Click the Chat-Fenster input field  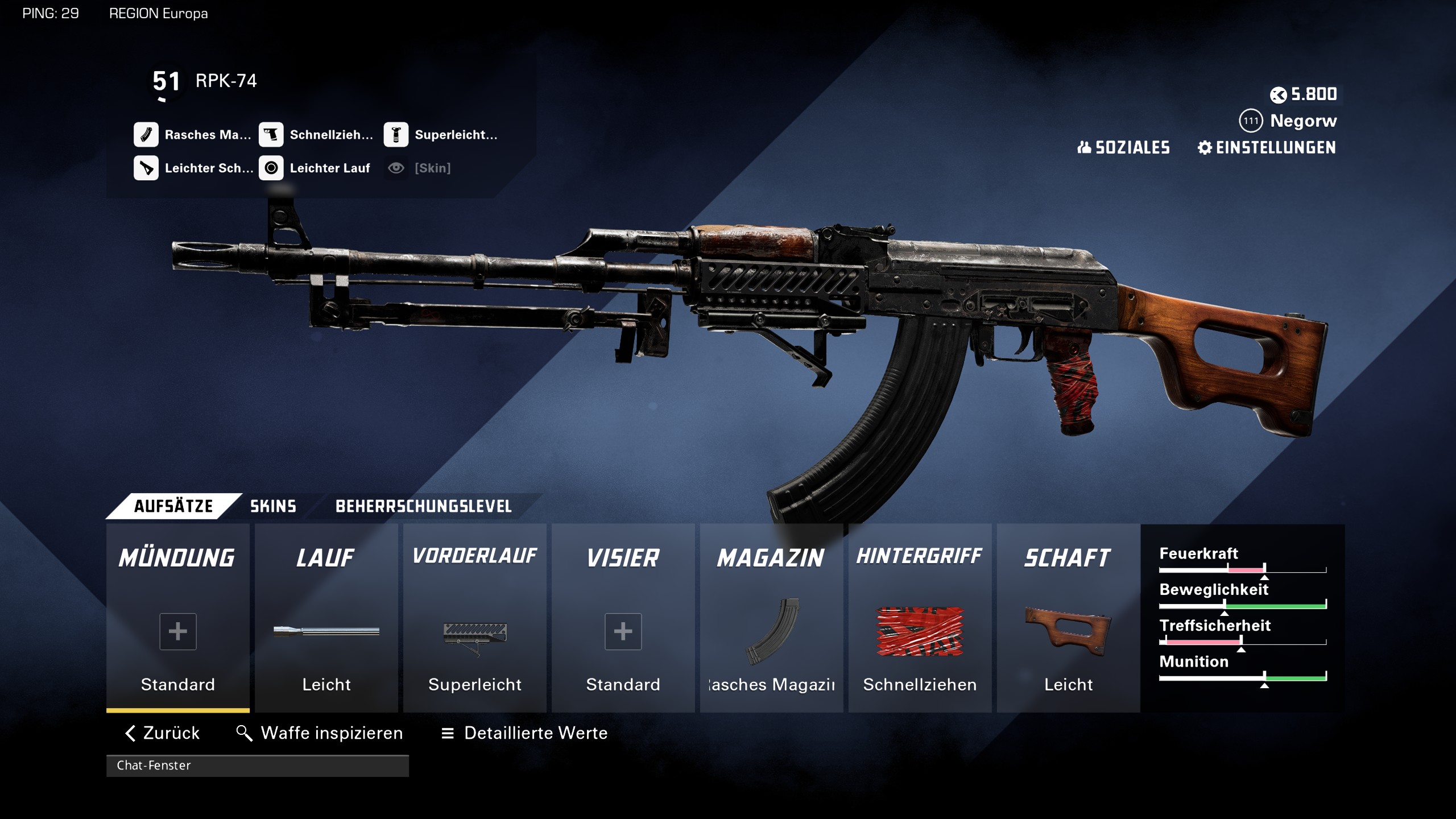(259, 766)
